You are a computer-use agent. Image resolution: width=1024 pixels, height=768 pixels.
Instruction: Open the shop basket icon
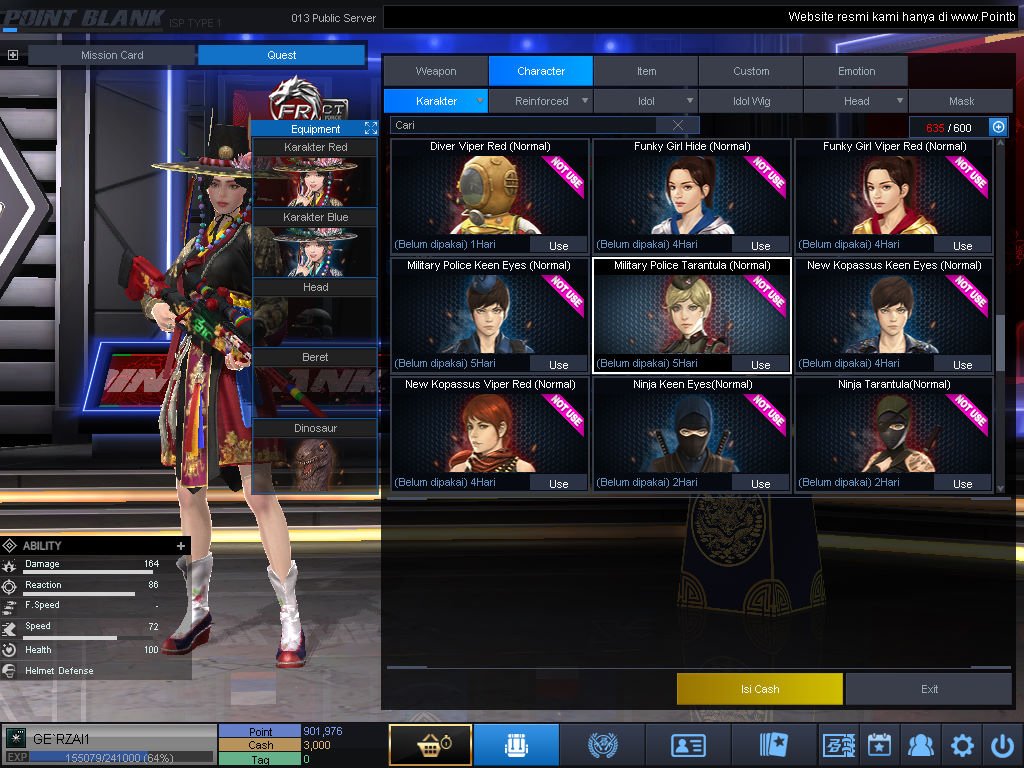point(430,745)
